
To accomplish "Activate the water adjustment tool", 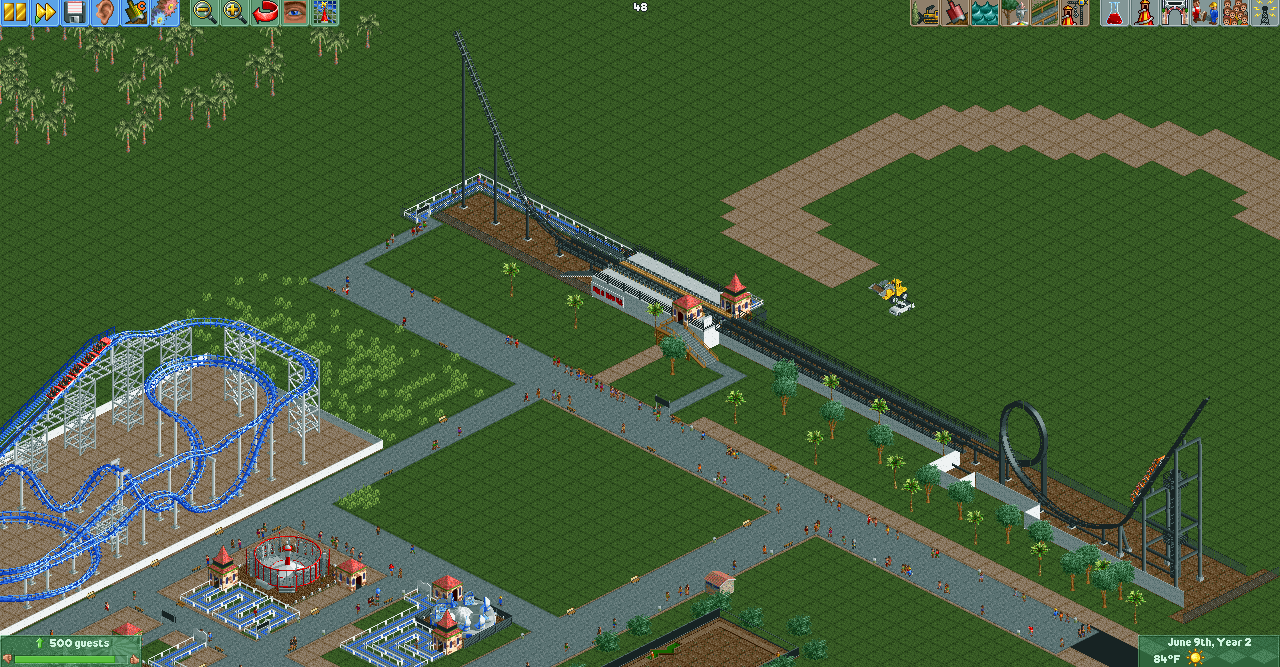I will coord(985,12).
